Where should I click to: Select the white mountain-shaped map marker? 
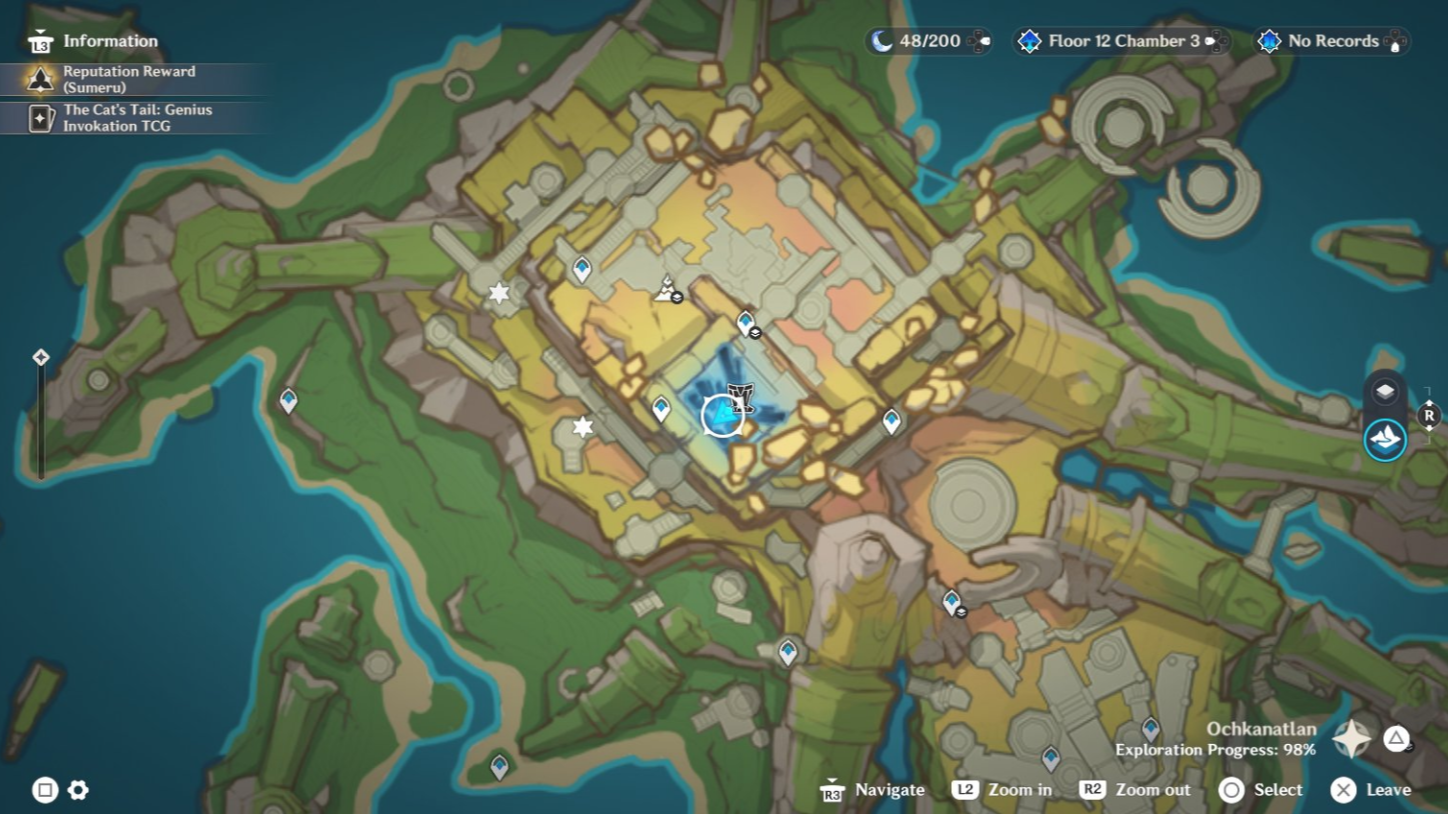[x=665, y=290]
